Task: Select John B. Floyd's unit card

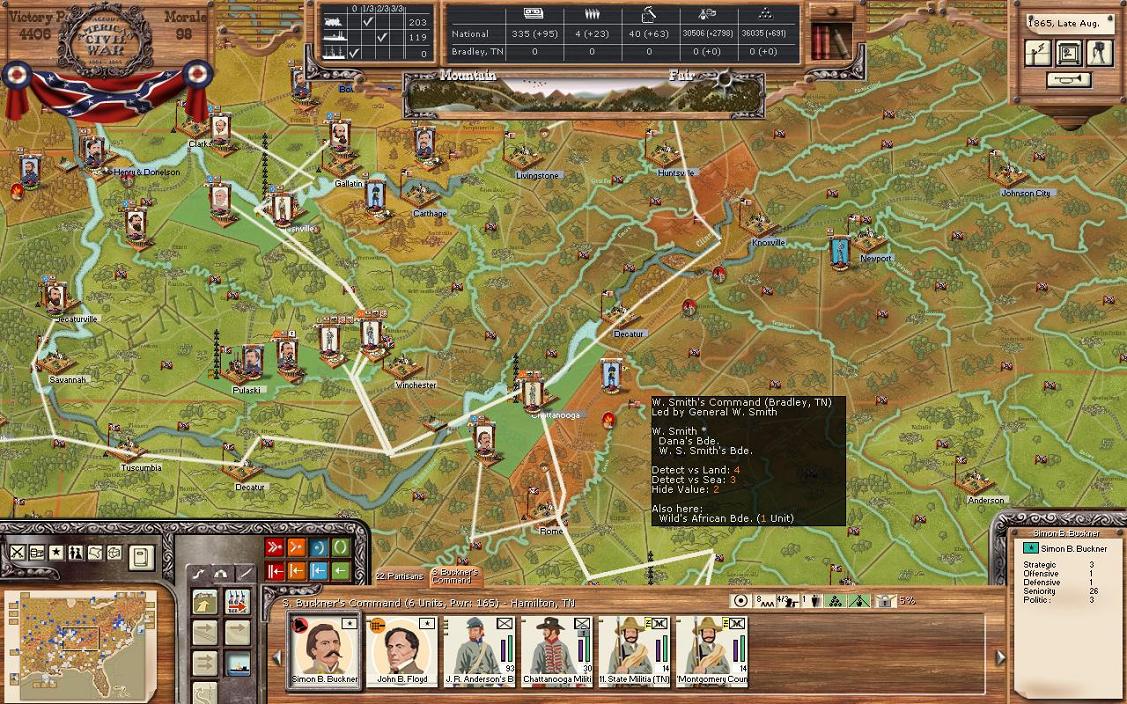Action: click(x=403, y=651)
